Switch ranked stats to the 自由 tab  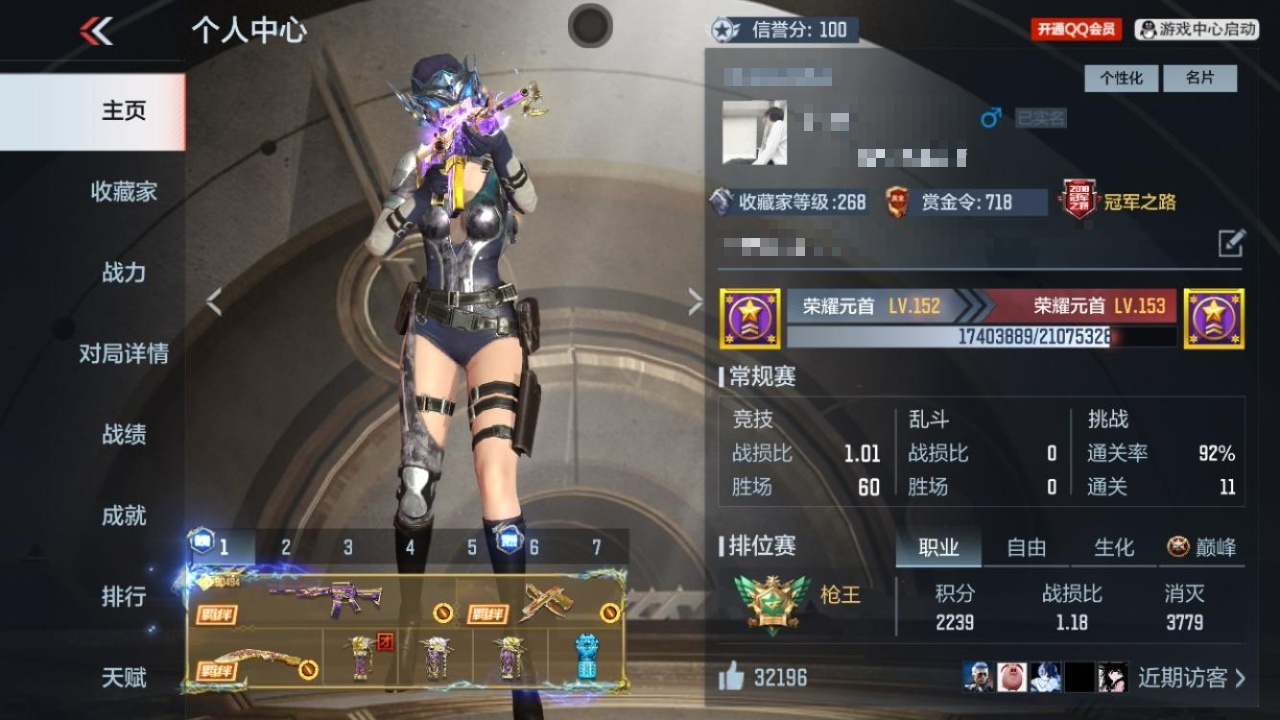(1026, 547)
